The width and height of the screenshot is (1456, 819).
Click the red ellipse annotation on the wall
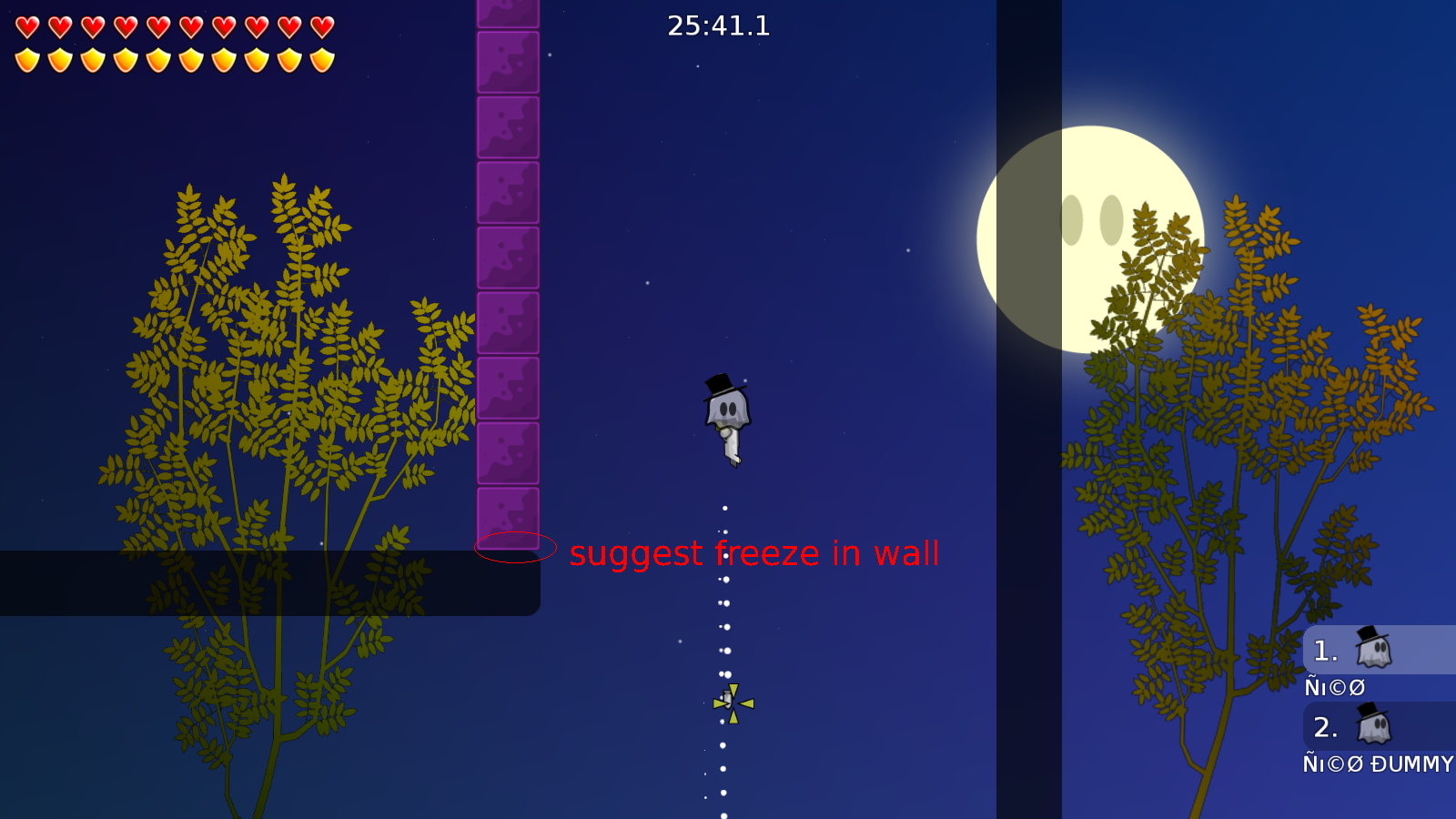click(515, 546)
